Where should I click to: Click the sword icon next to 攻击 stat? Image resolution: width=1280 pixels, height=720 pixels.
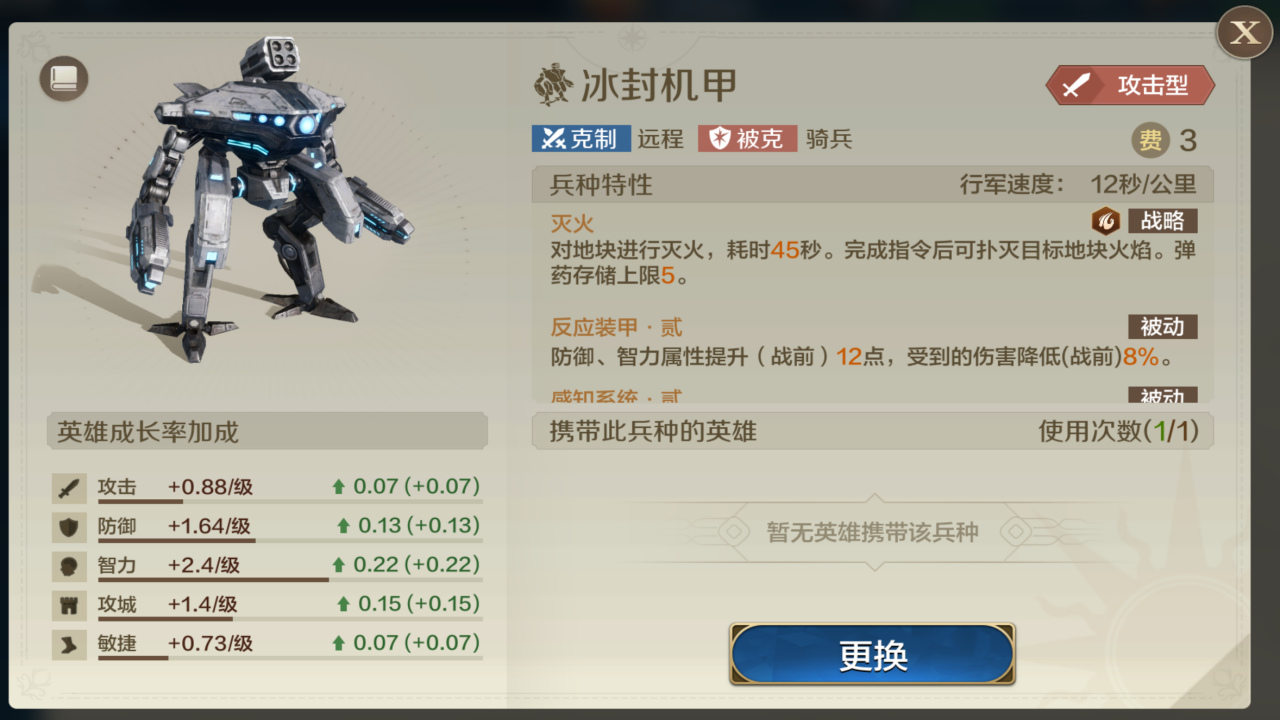[x=68, y=488]
